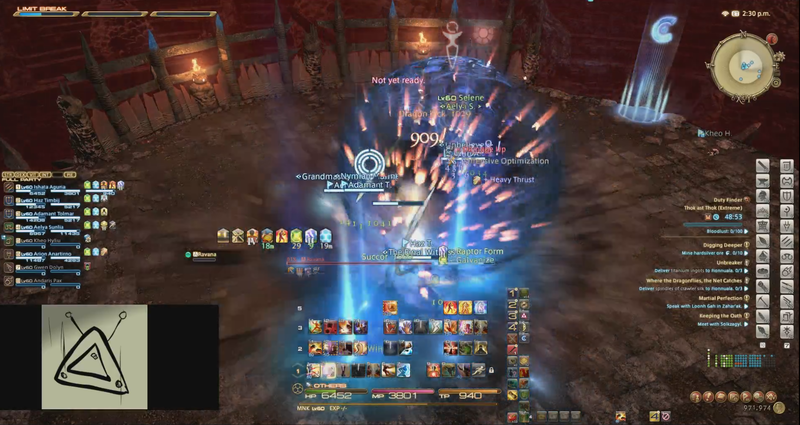800x425 pixels.
Task: Select the Others chat channel label
Action: 331,385
